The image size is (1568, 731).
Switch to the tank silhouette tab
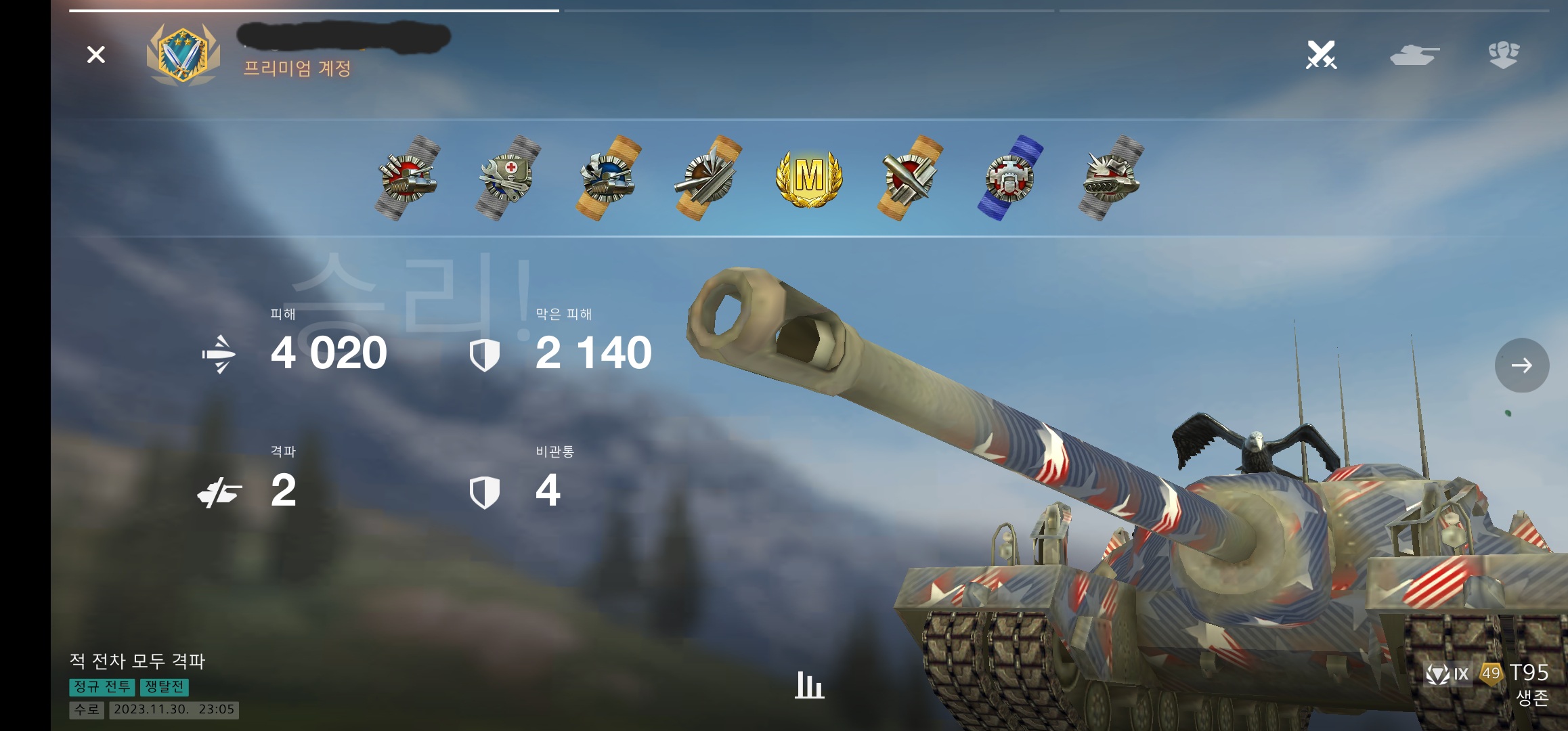1414,55
